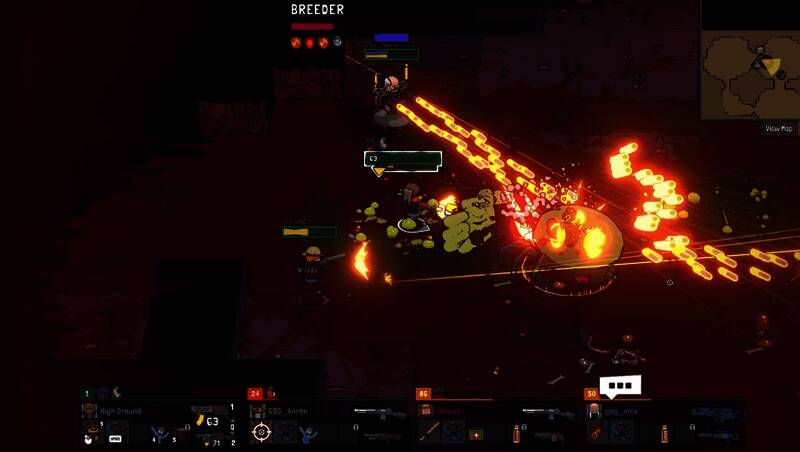Activate the crosshair targeting ability icon
Image resolution: width=800 pixels, height=452 pixels.
pyautogui.click(x=261, y=432)
